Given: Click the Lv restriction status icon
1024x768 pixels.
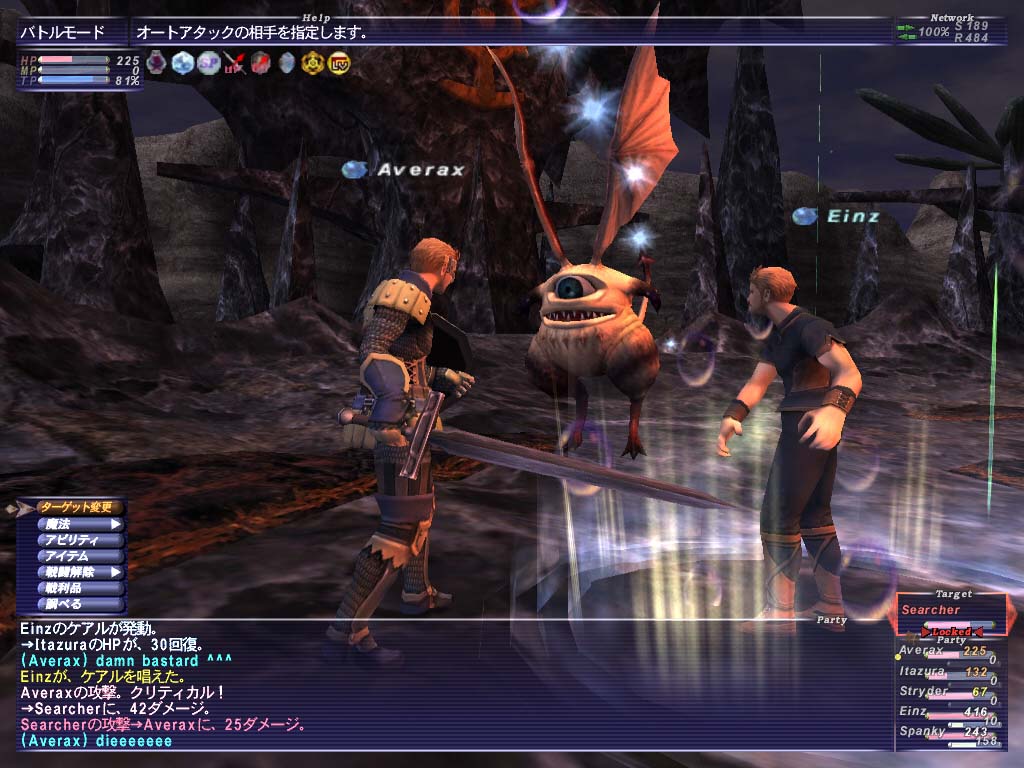Looking at the screenshot, I should click(339, 63).
